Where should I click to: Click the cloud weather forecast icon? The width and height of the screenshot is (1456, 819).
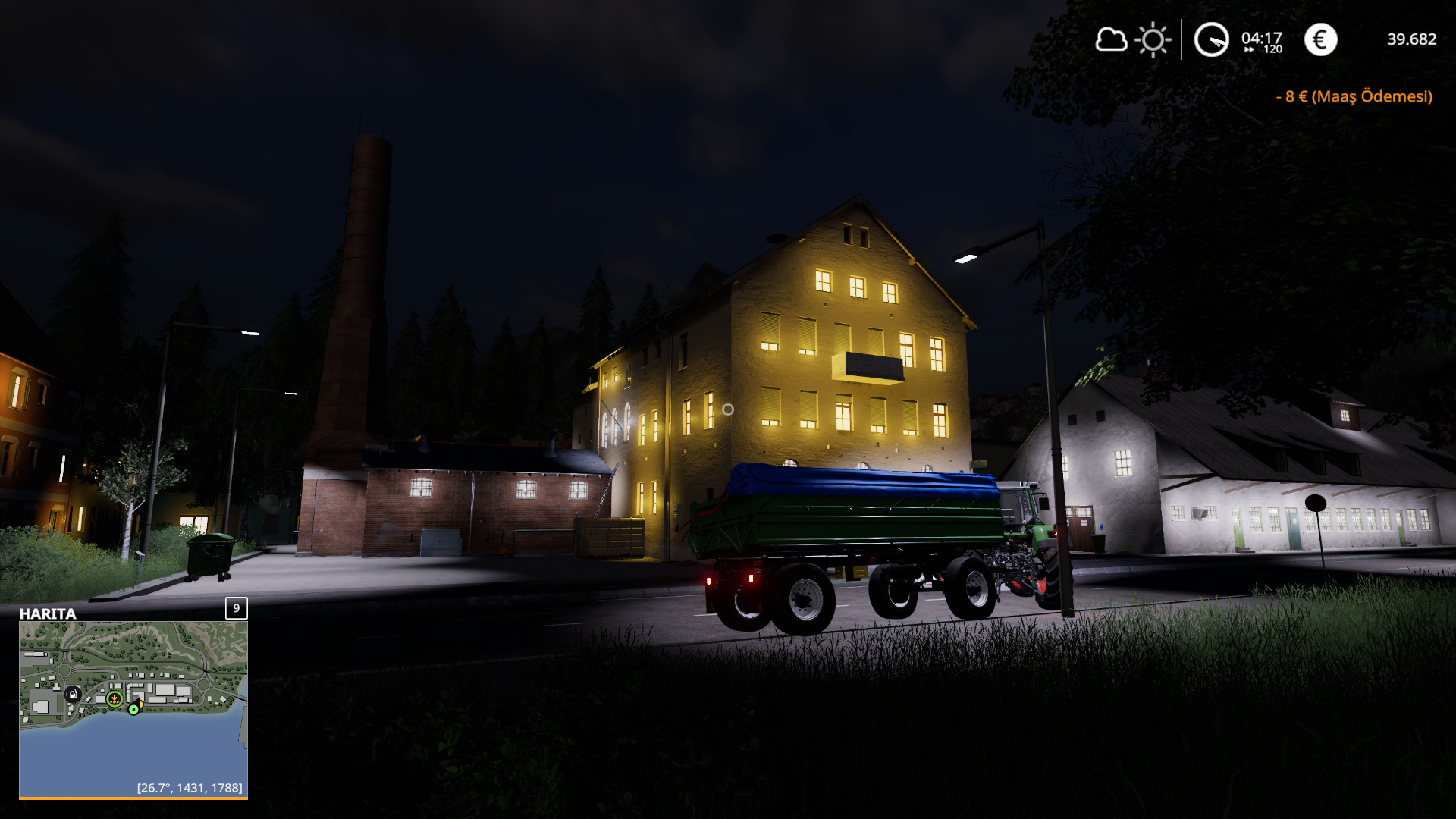pyautogui.click(x=1111, y=39)
